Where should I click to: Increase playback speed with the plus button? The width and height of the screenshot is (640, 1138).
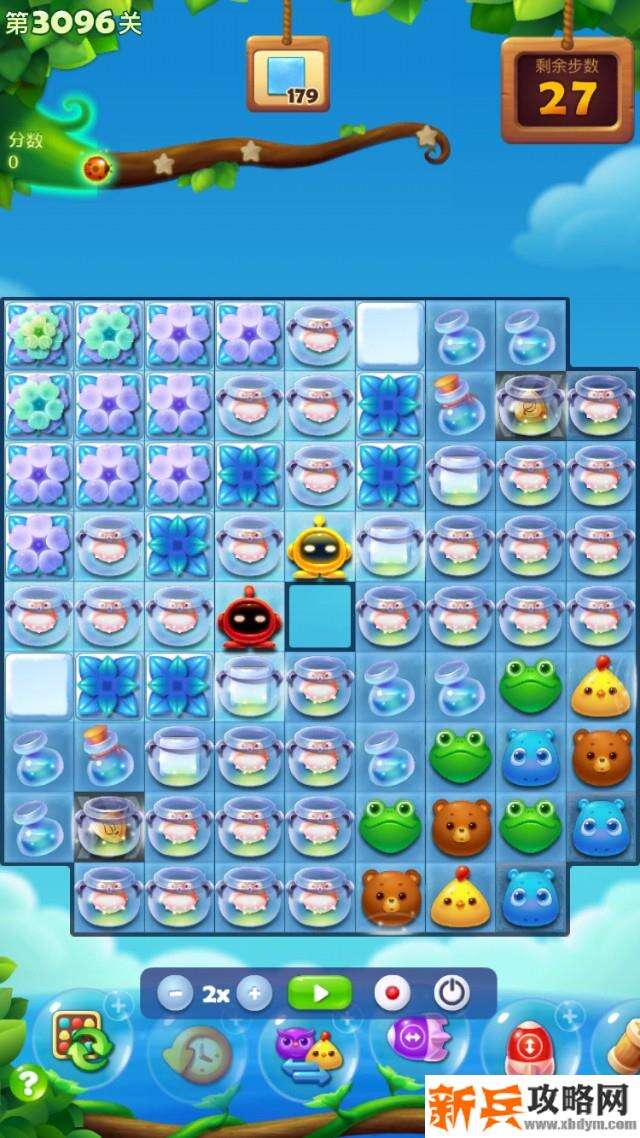click(x=254, y=994)
